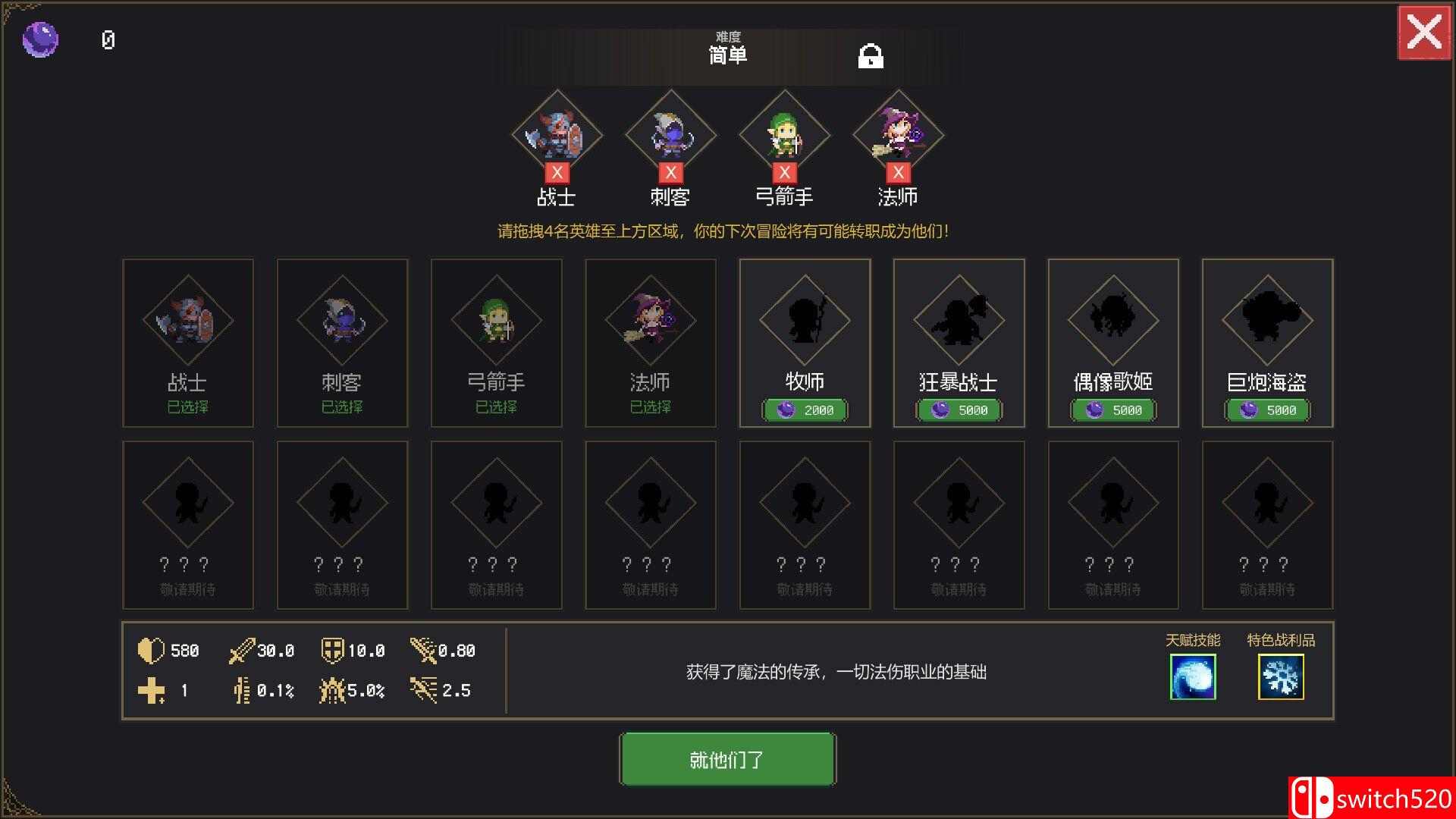Select the 刺客 assassin portrait at the top

[x=671, y=133]
